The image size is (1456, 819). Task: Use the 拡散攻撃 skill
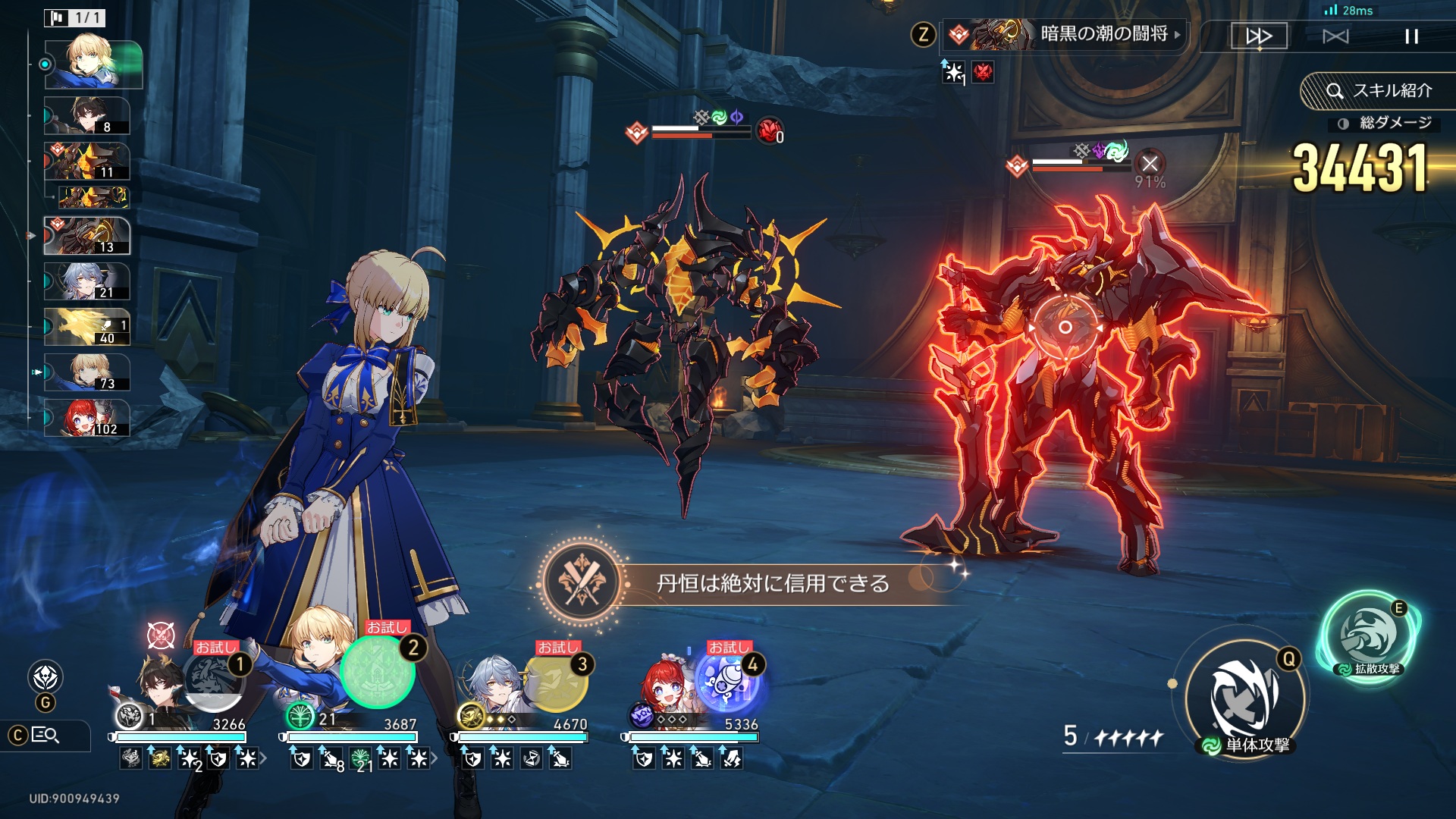tap(1371, 635)
